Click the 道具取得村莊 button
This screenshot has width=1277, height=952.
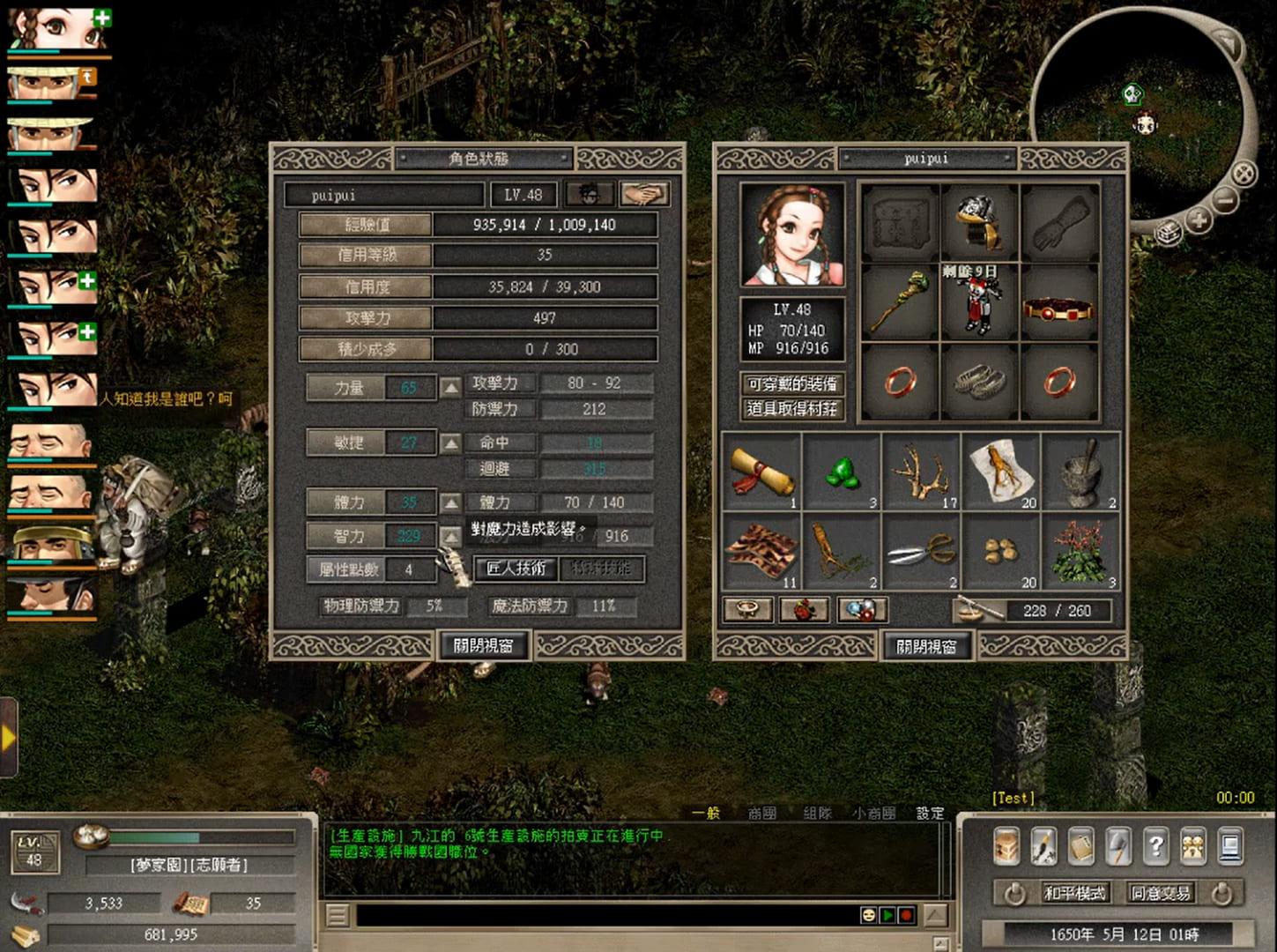(791, 409)
